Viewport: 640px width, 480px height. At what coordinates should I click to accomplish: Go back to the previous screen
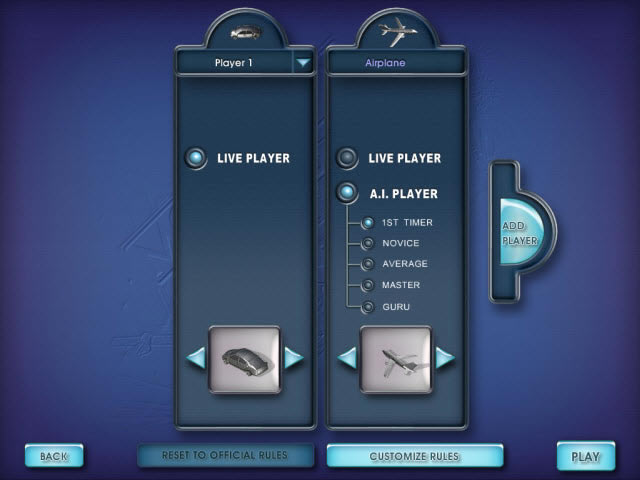tap(54, 456)
